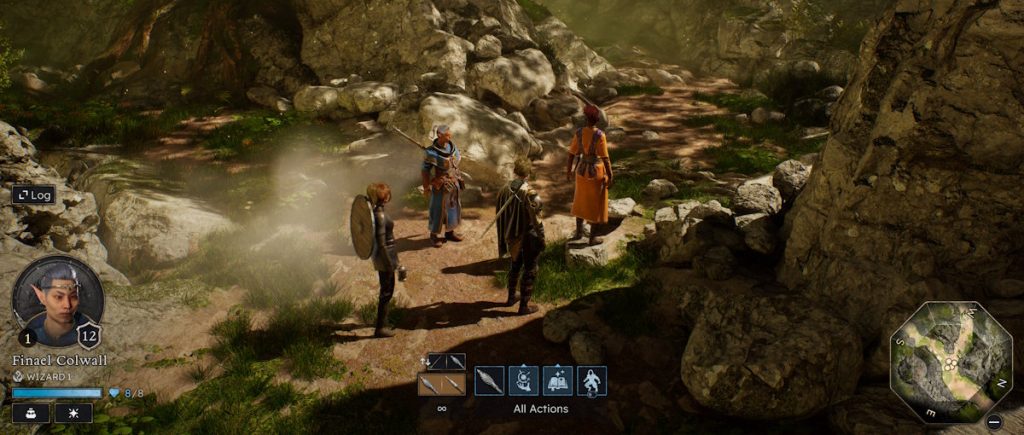Select the dark upper weapon set slot
Image resolution: width=1024 pixels, height=435 pixels.
coord(446,361)
